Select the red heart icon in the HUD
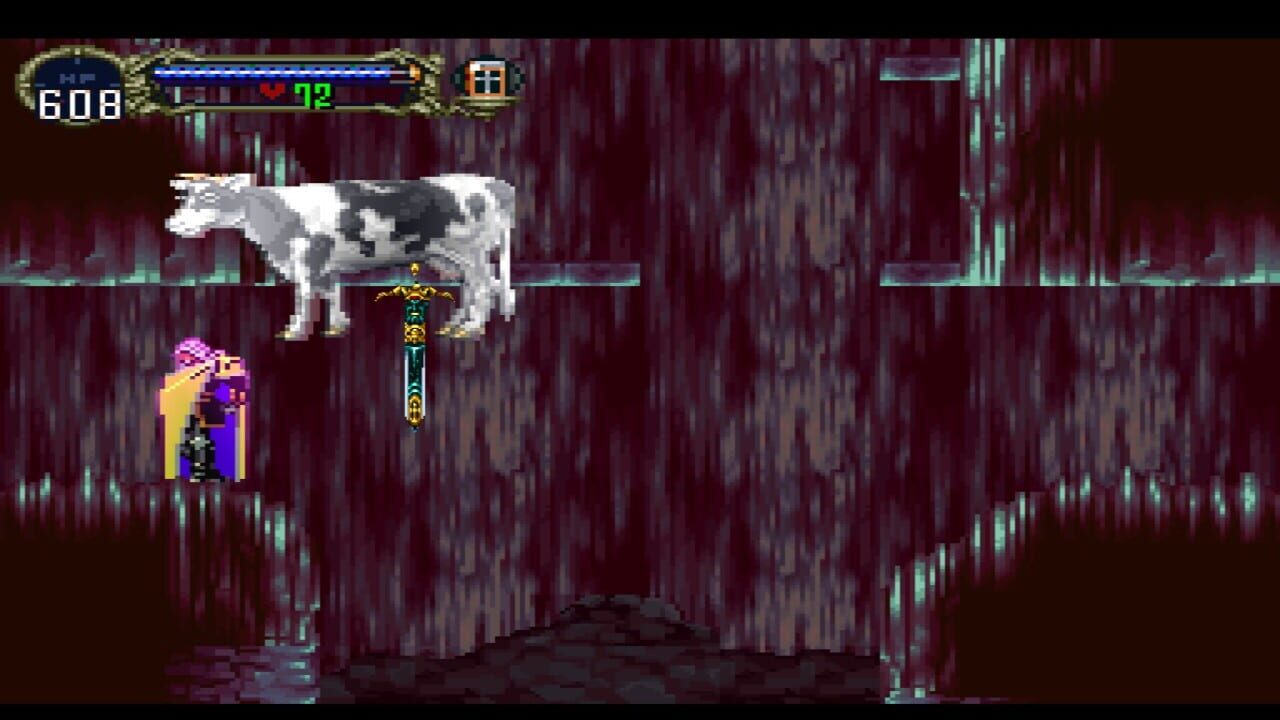This screenshot has width=1280, height=720. 272,91
